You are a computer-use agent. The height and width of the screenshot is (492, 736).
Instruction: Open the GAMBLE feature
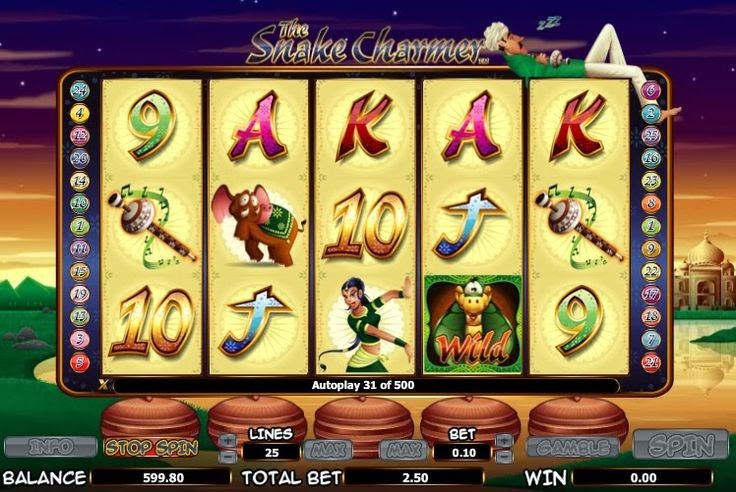coord(573,447)
